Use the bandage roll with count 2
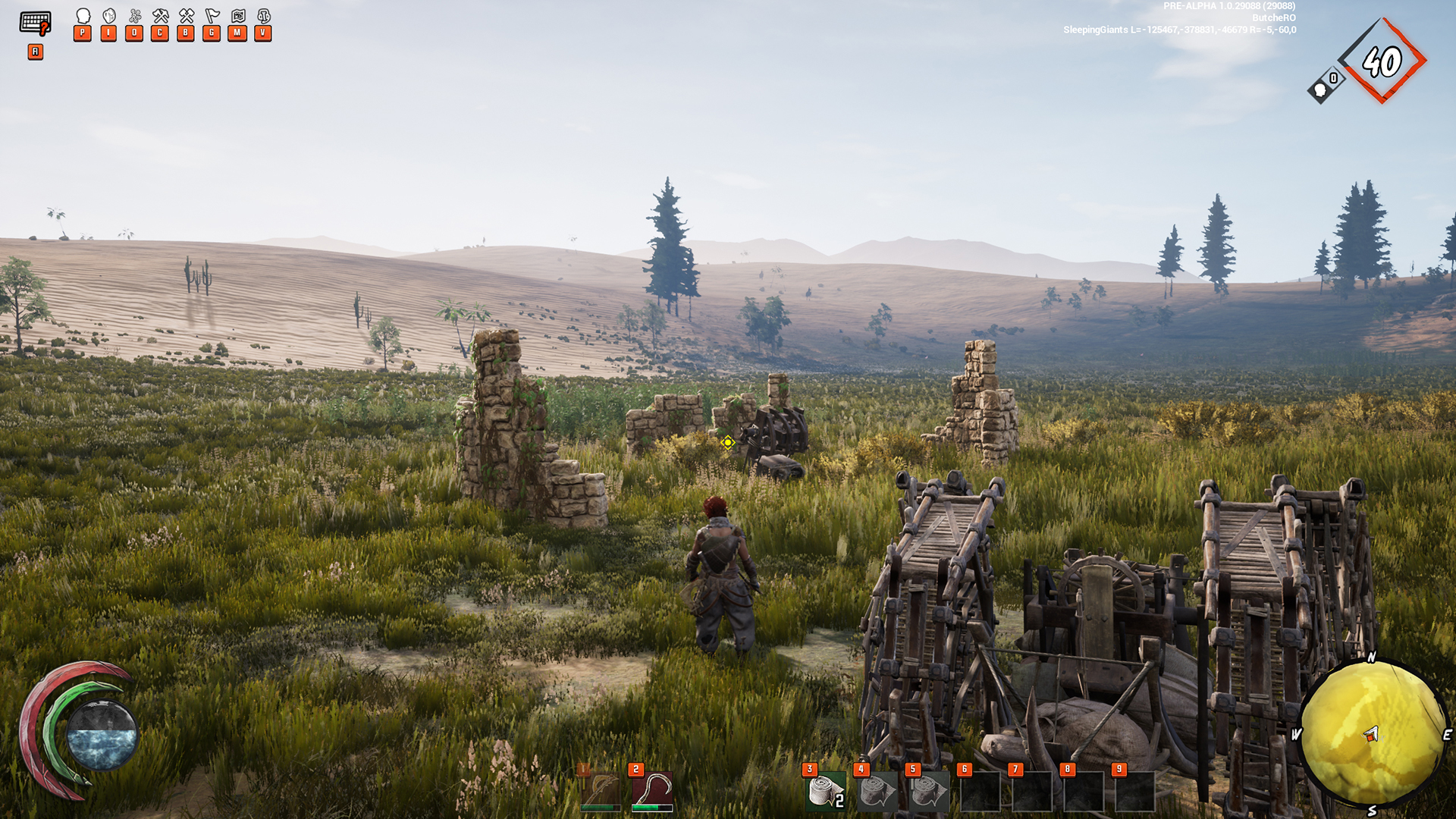Image resolution: width=1456 pixels, height=819 pixels. coord(826,792)
